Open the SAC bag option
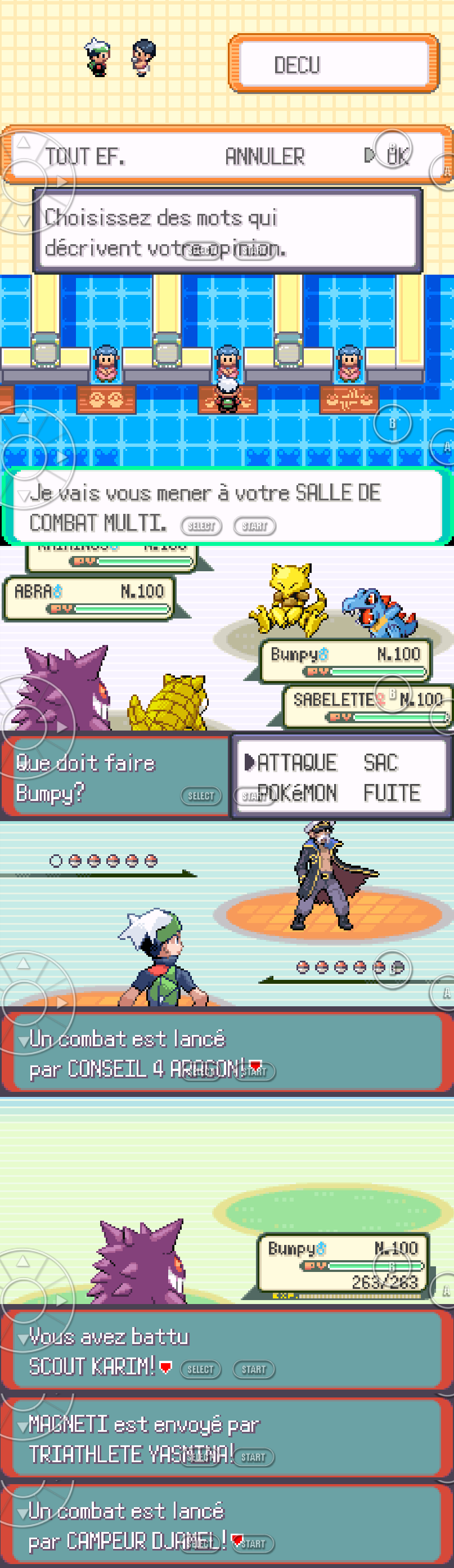 380,762
